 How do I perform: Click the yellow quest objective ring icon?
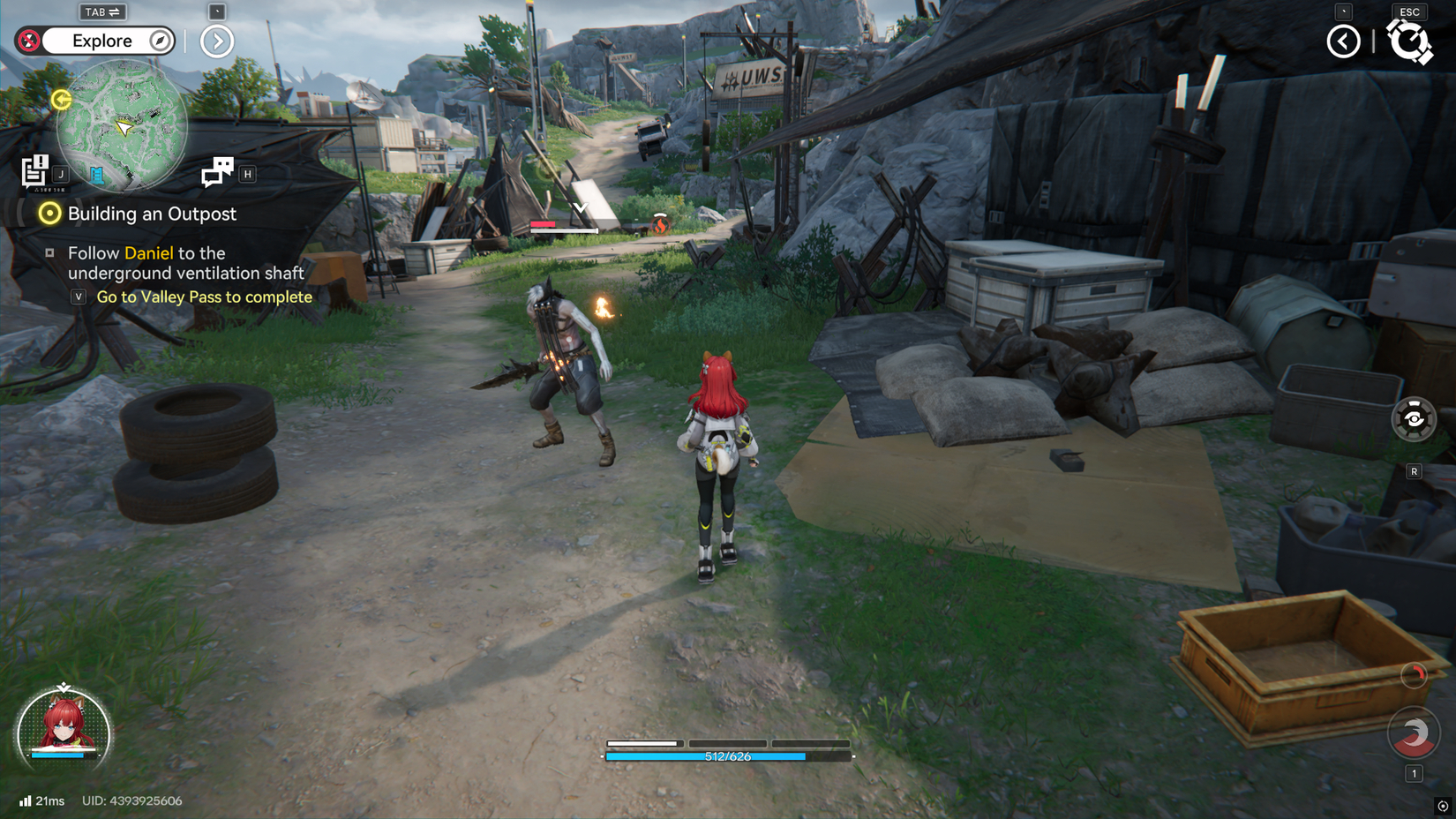pyautogui.click(x=49, y=214)
